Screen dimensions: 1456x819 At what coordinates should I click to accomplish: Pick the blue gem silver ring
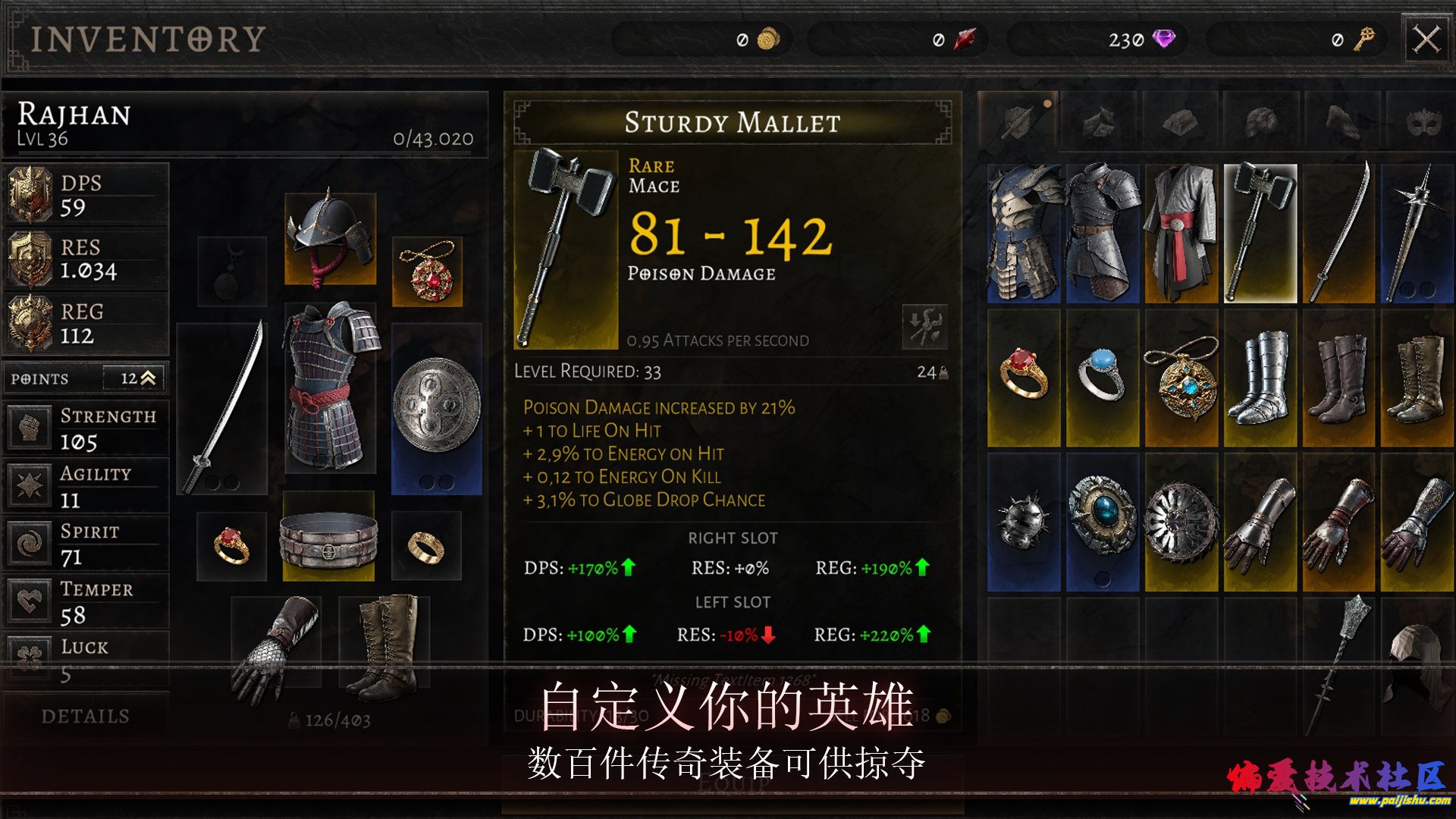(x=1102, y=377)
